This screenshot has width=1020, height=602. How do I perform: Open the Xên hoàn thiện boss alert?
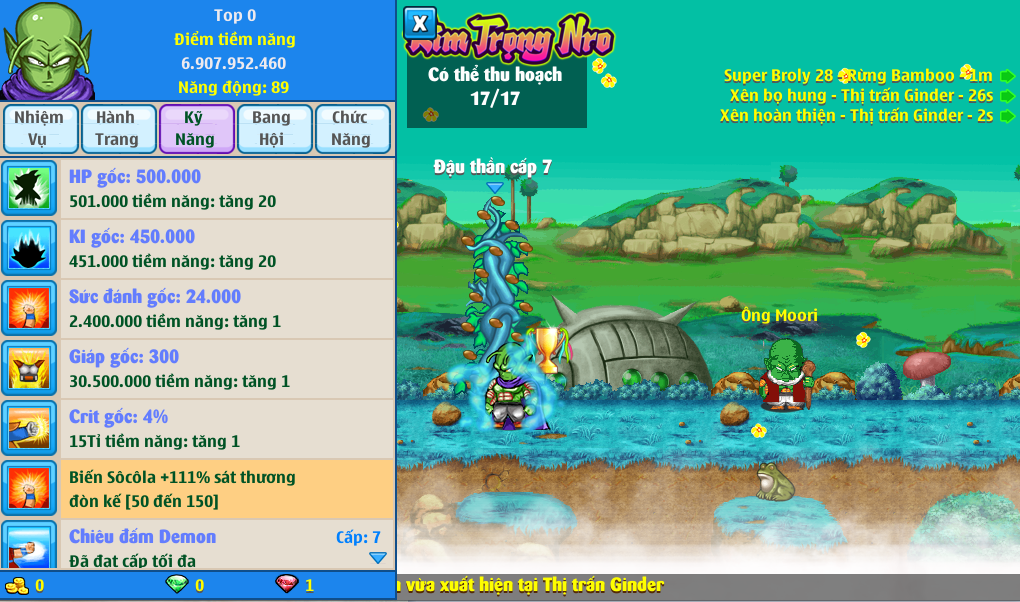tap(1007, 116)
